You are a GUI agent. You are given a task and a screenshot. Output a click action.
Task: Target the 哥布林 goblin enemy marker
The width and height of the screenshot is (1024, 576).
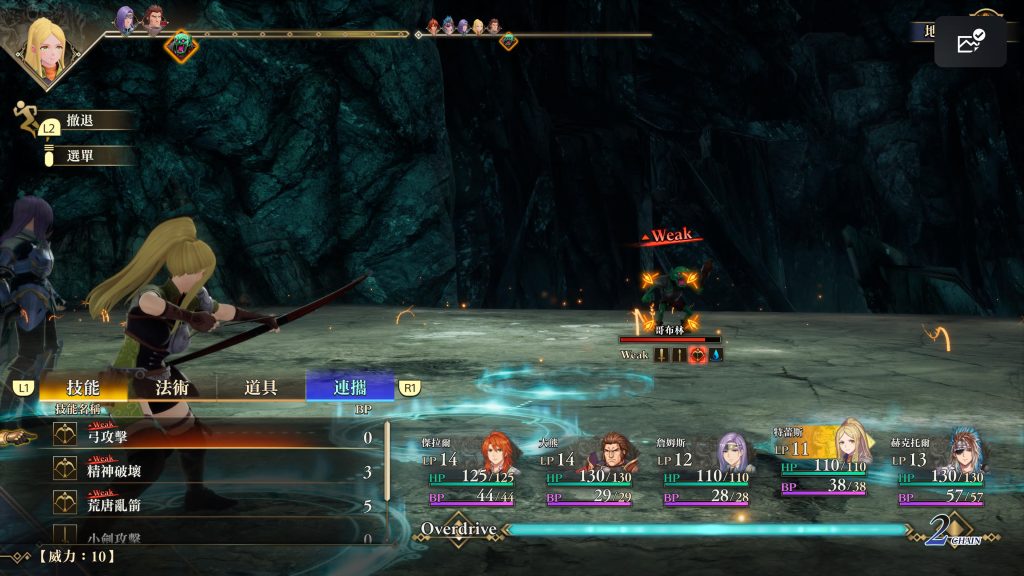pyautogui.click(x=669, y=287)
